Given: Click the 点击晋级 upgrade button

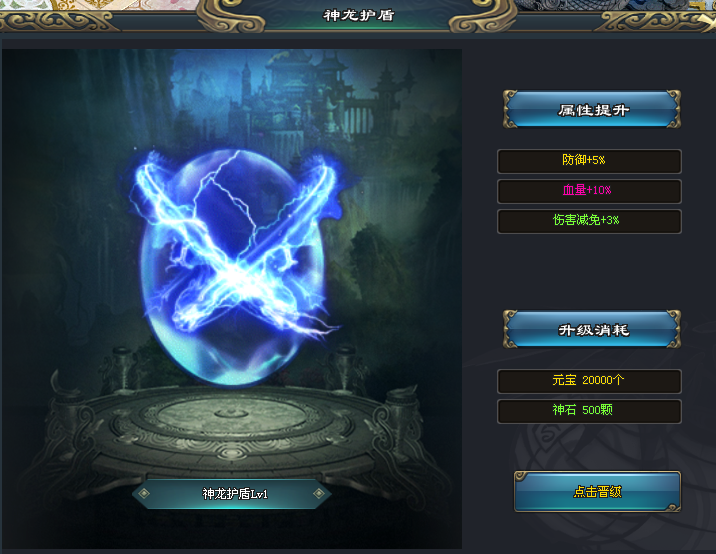Looking at the screenshot, I should tap(597, 491).
